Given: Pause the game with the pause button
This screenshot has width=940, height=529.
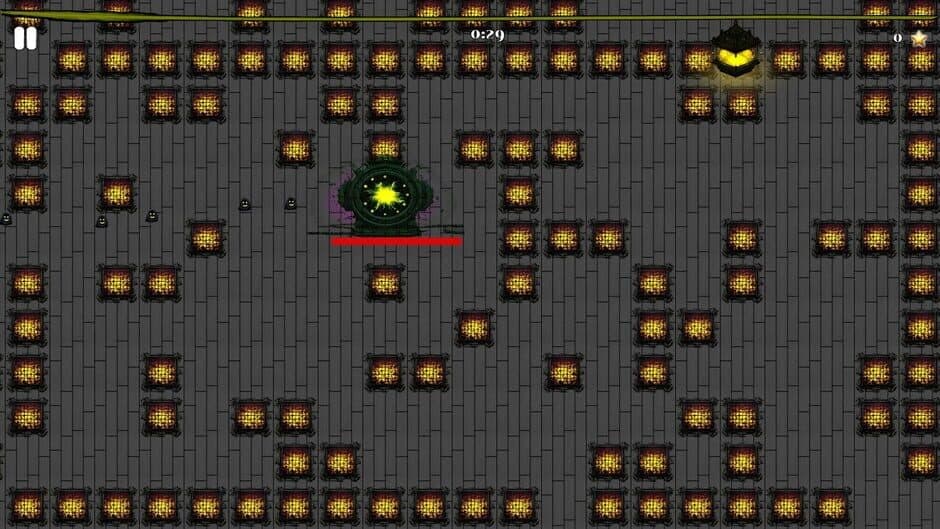Looking at the screenshot, I should point(25,39).
